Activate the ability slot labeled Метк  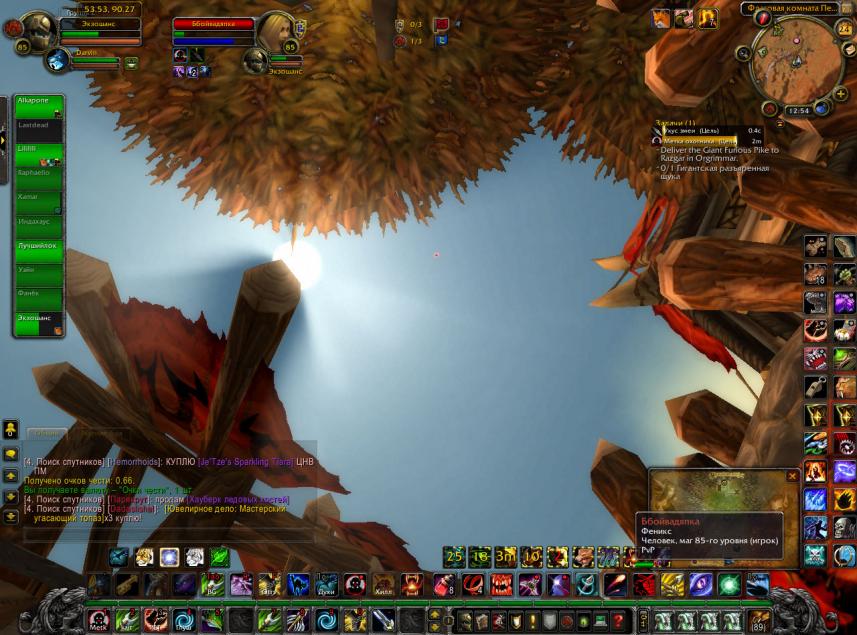[98, 621]
